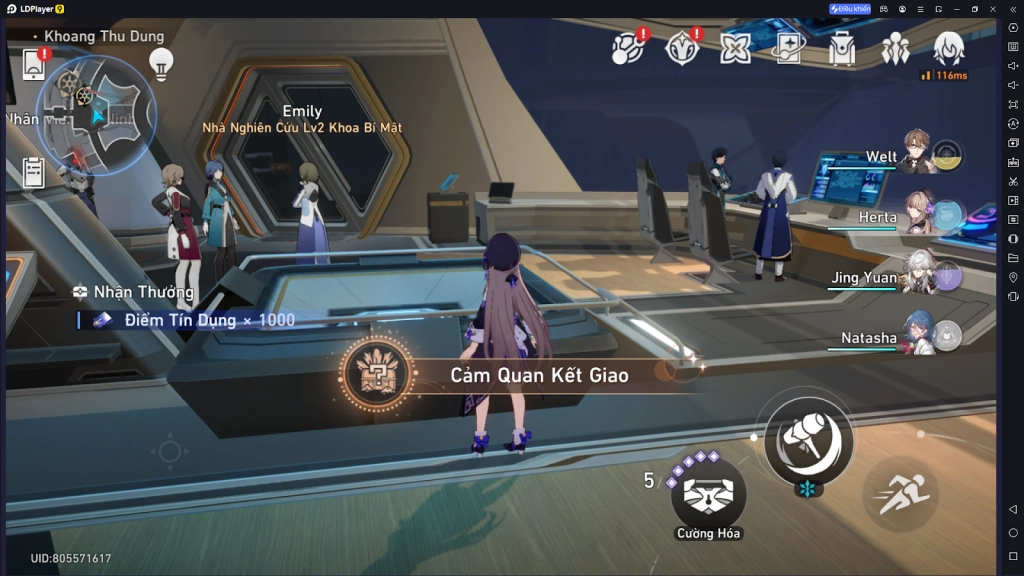Screen dimensions: 1024x576
Task: Open the avatar profile icon
Action: 948,48
